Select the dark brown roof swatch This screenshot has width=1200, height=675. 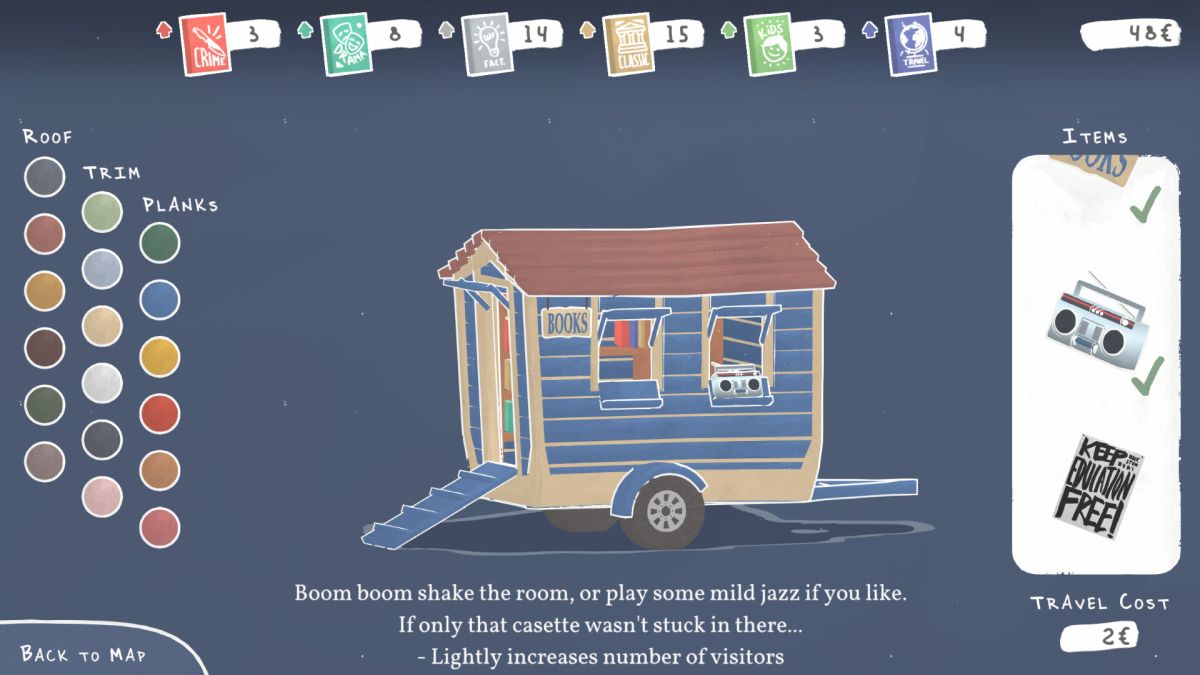[44, 348]
